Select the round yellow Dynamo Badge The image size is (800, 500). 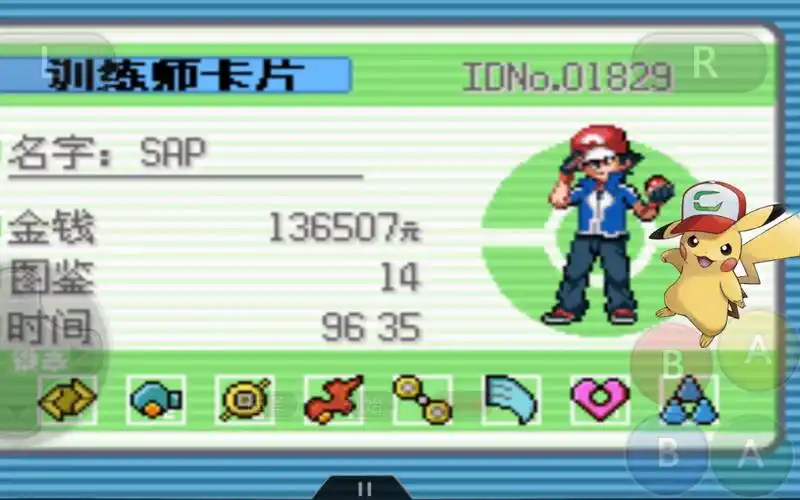[x=245, y=400]
